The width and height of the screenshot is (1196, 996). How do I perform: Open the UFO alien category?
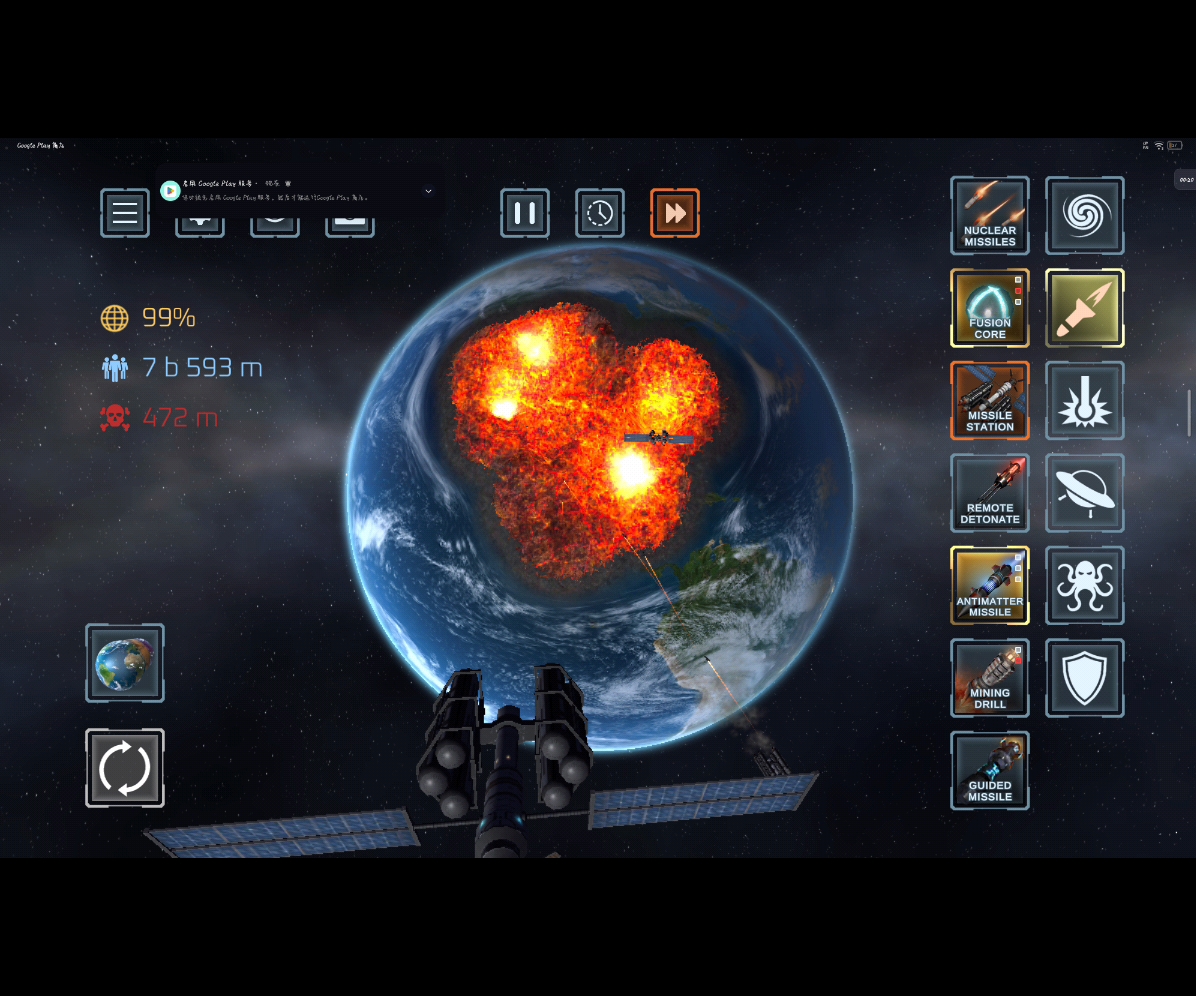tap(1085, 493)
